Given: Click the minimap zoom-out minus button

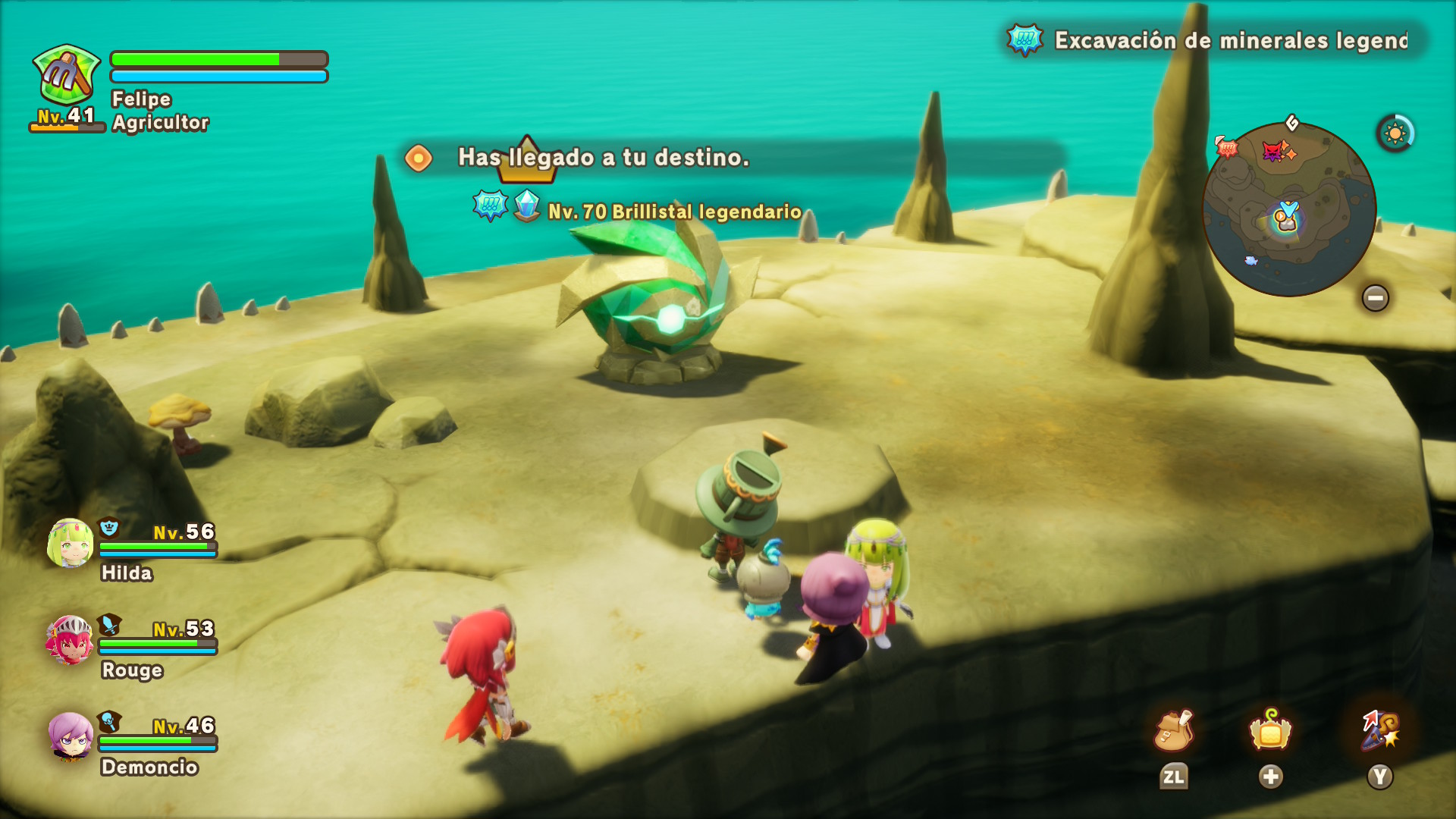Looking at the screenshot, I should point(1375,298).
